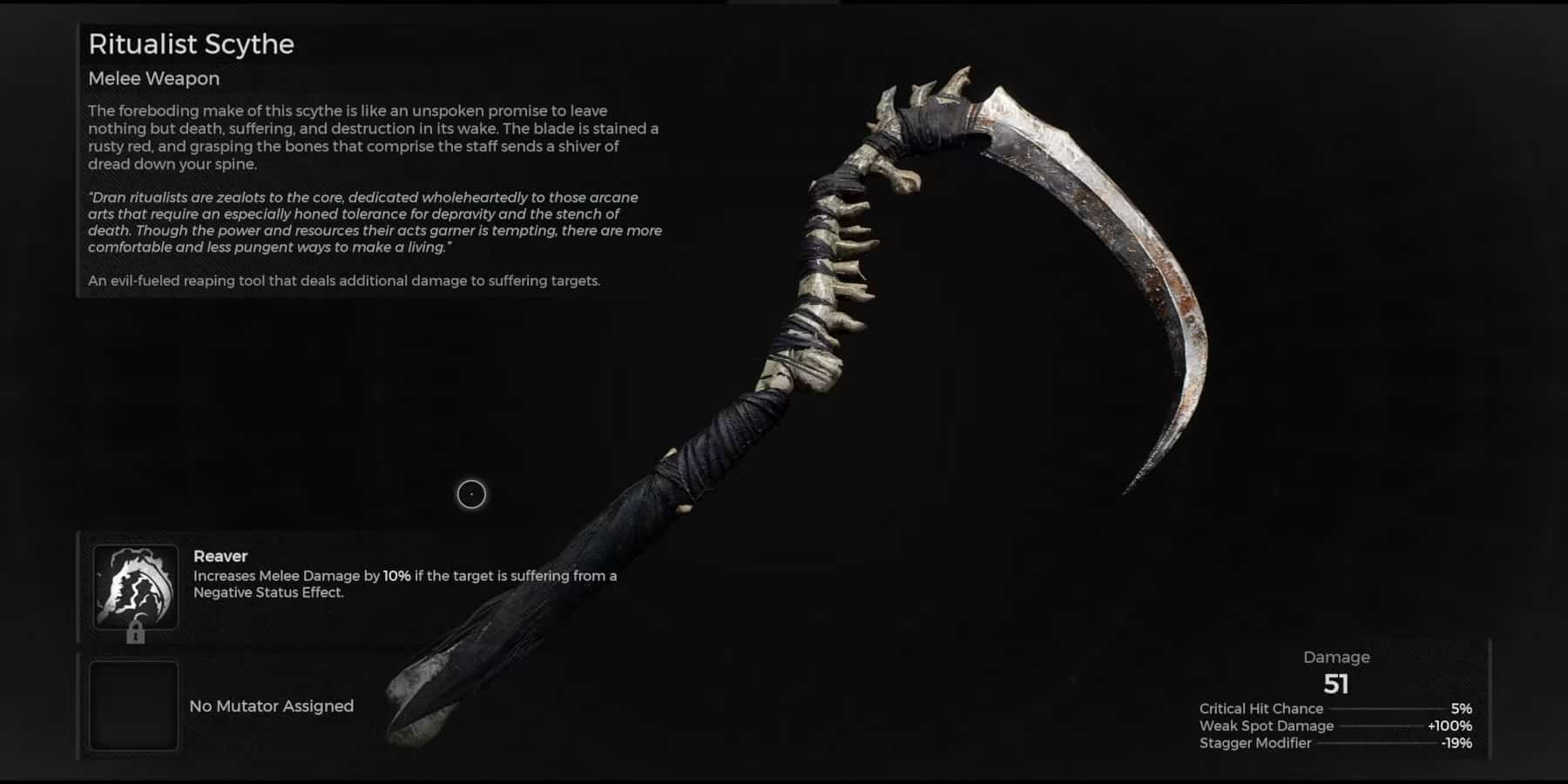Click the reticle dot at screen center
This screenshot has height=784, width=1568.
point(470,494)
